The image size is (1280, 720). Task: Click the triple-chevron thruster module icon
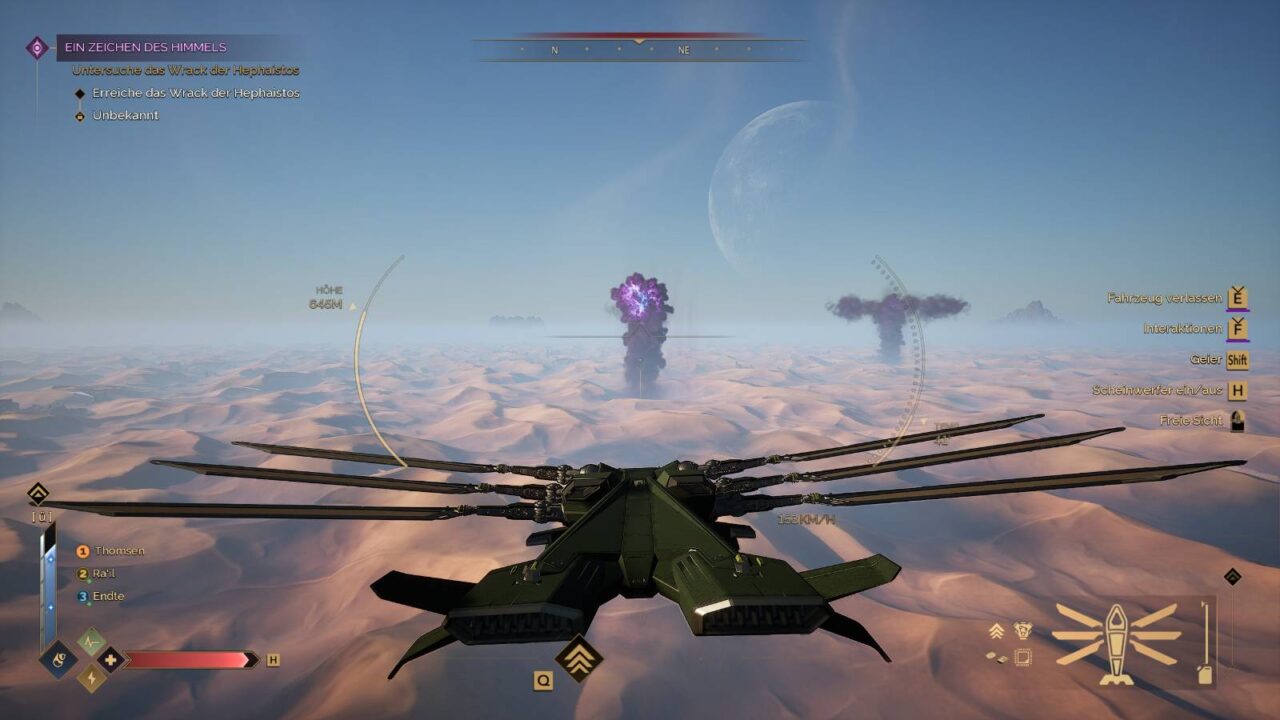coord(996,630)
